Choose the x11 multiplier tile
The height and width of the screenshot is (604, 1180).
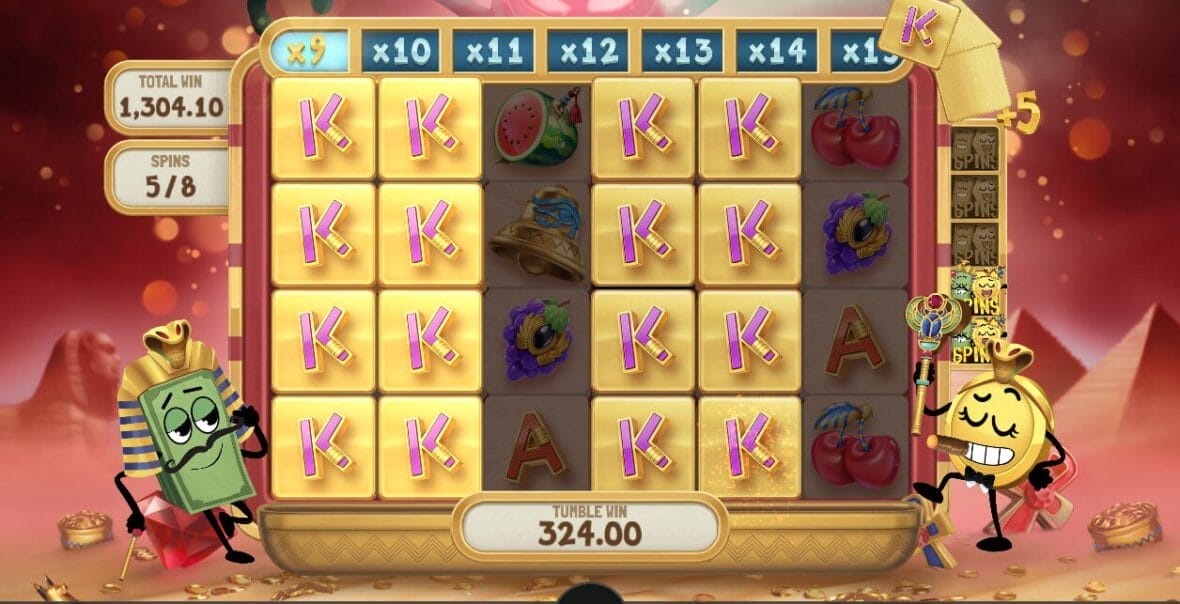[x=493, y=51]
